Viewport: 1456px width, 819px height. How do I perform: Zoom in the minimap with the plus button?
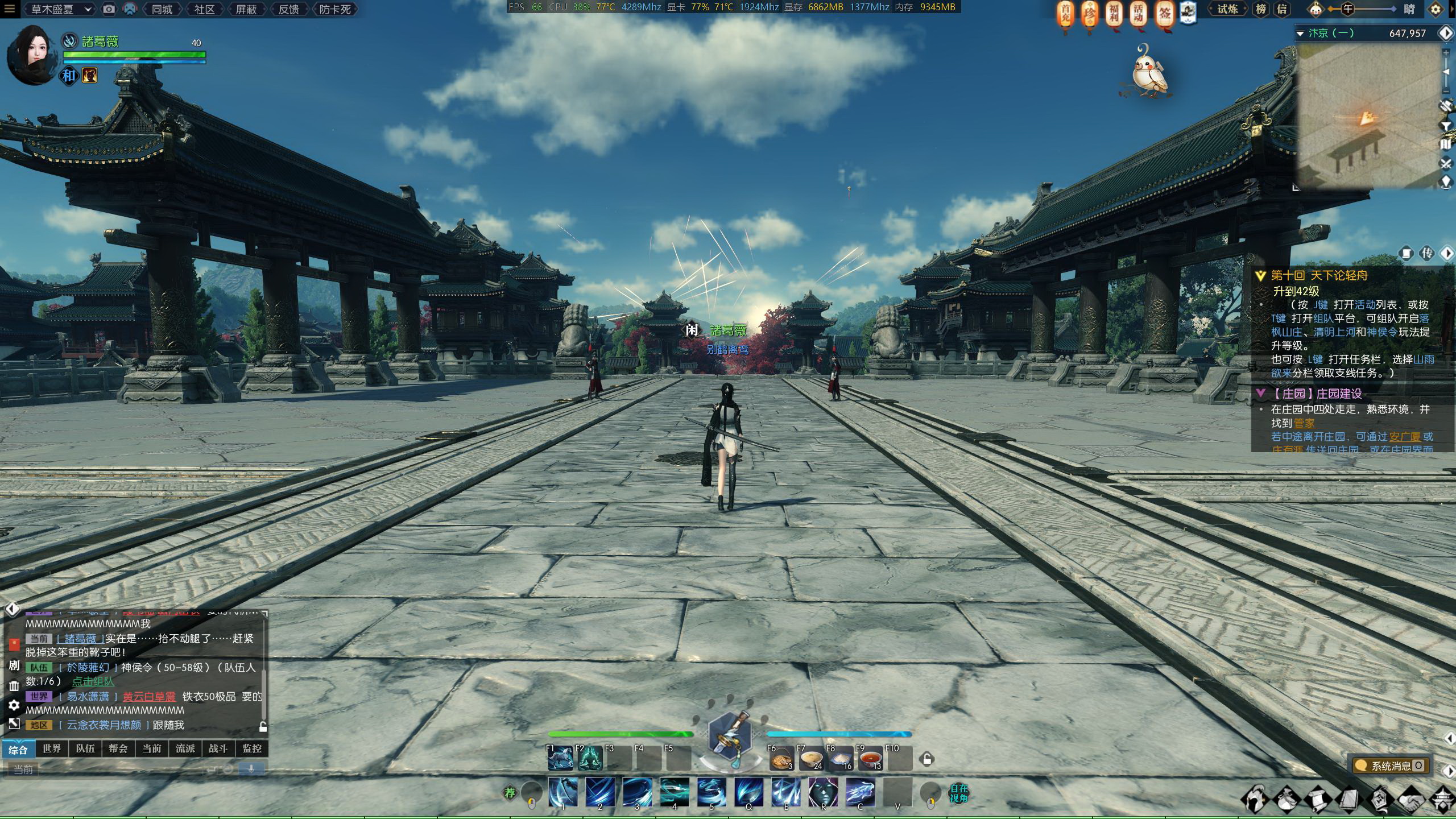point(1446,53)
